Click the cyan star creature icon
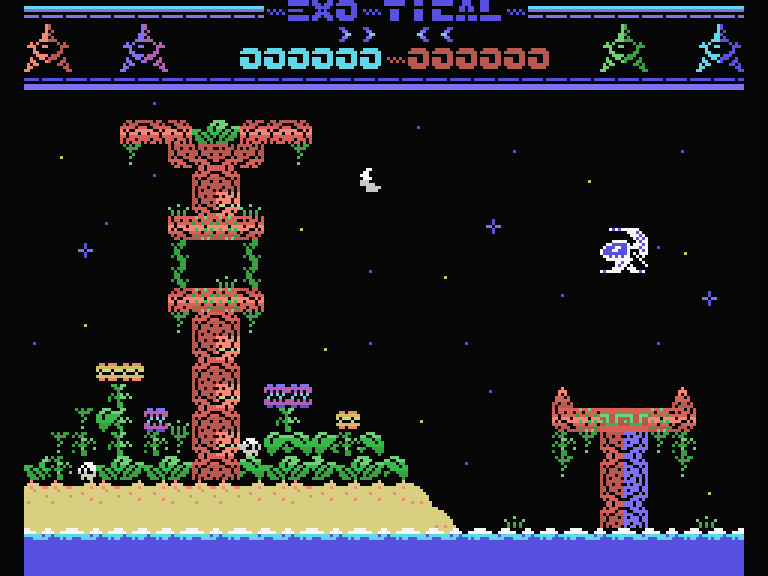Image resolution: width=768 pixels, height=576 pixels. 720,49
